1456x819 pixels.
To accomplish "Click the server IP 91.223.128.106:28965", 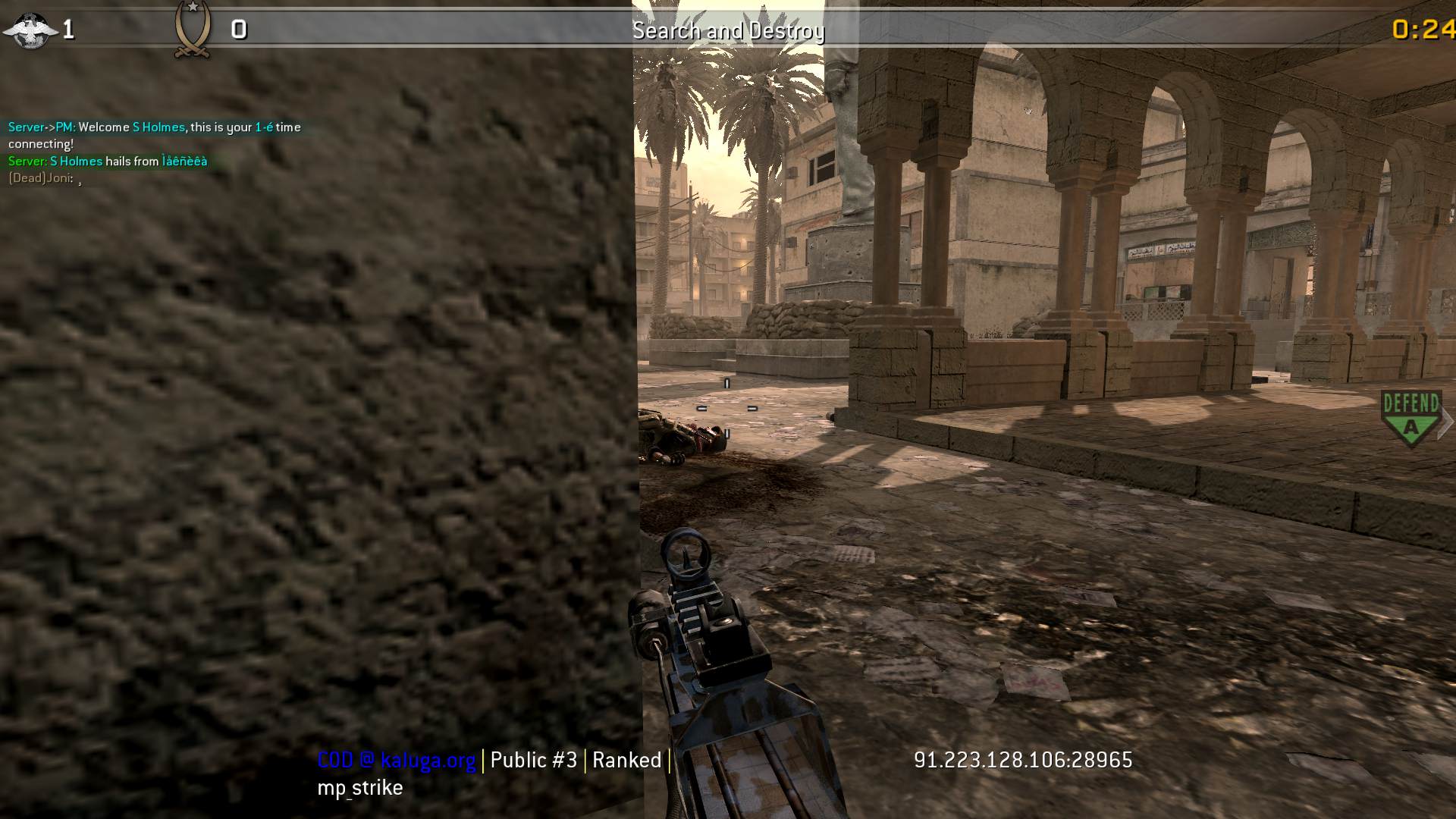I will [x=1022, y=760].
